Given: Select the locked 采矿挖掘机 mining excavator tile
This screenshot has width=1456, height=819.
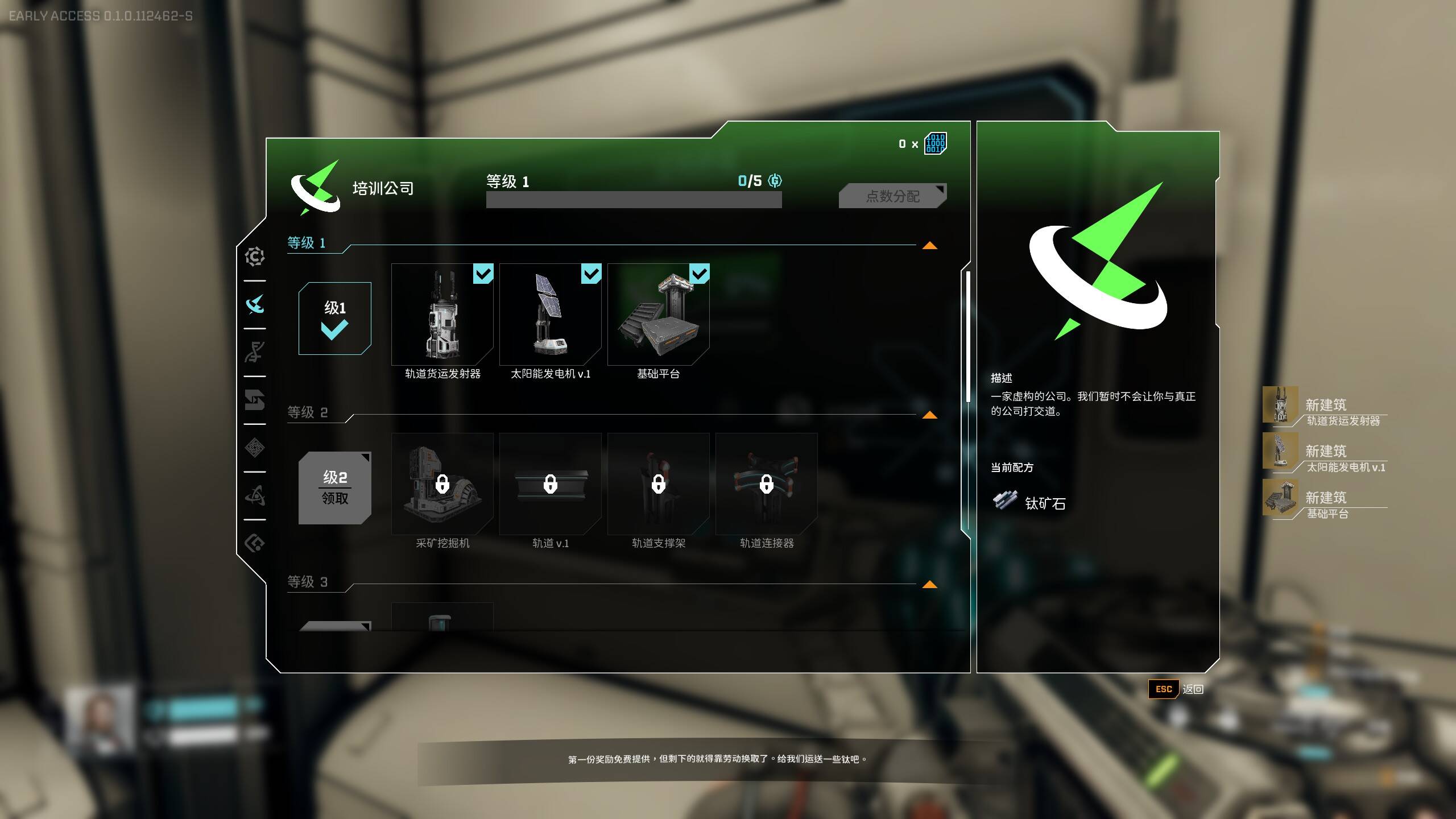Looking at the screenshot, I should pyautogui.click(x=442, y=484).
